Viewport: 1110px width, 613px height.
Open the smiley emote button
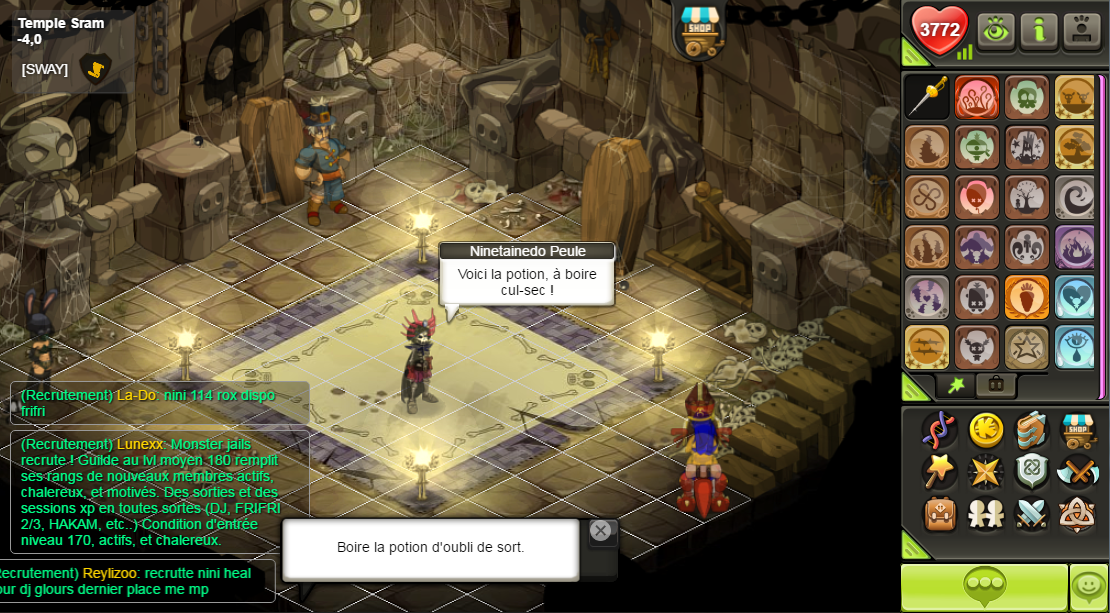point(1089,587)
